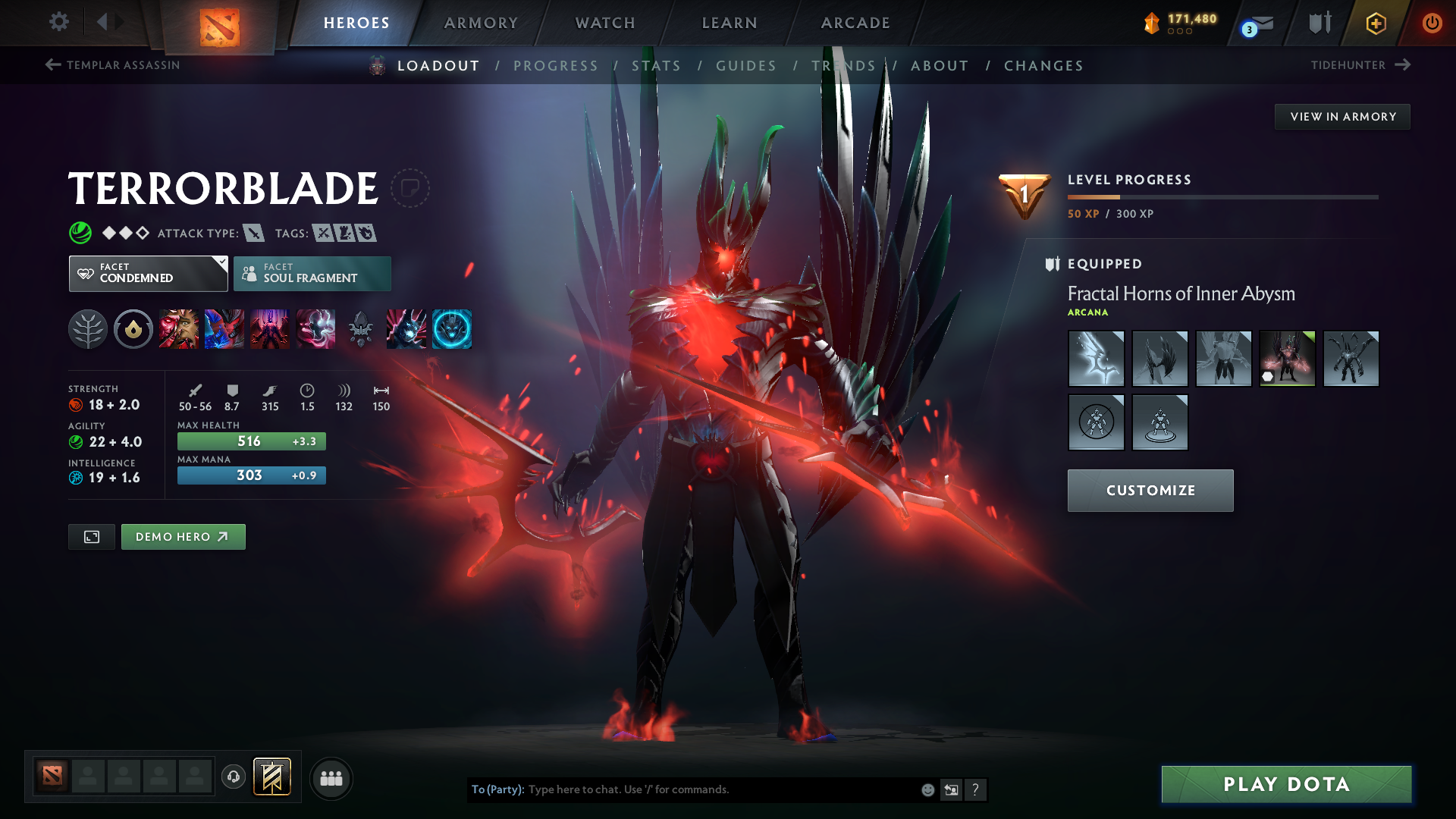
Task: Click the Aghanim's Shard upgrade icon
Action: click(360, 328)
